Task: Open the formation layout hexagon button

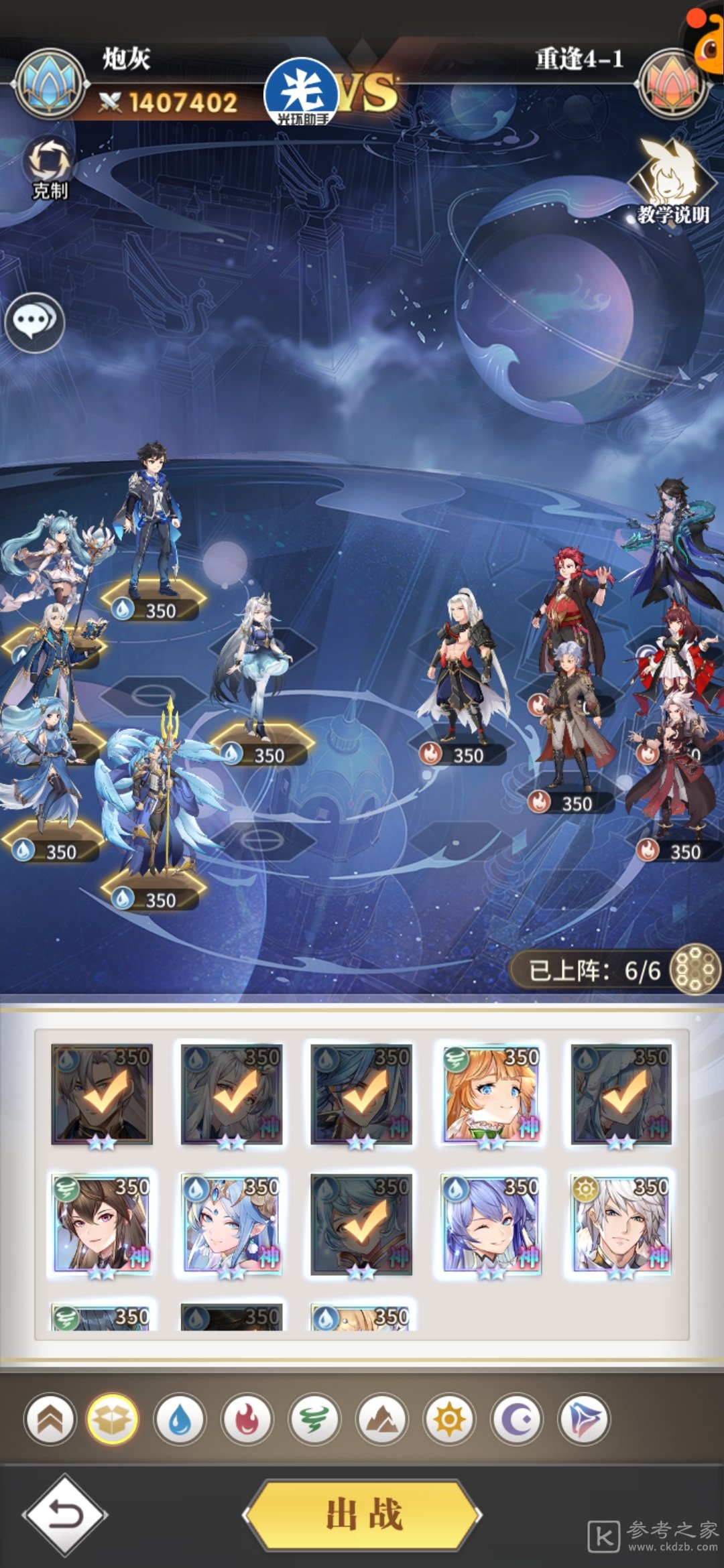Action: [x=695, y=969]
